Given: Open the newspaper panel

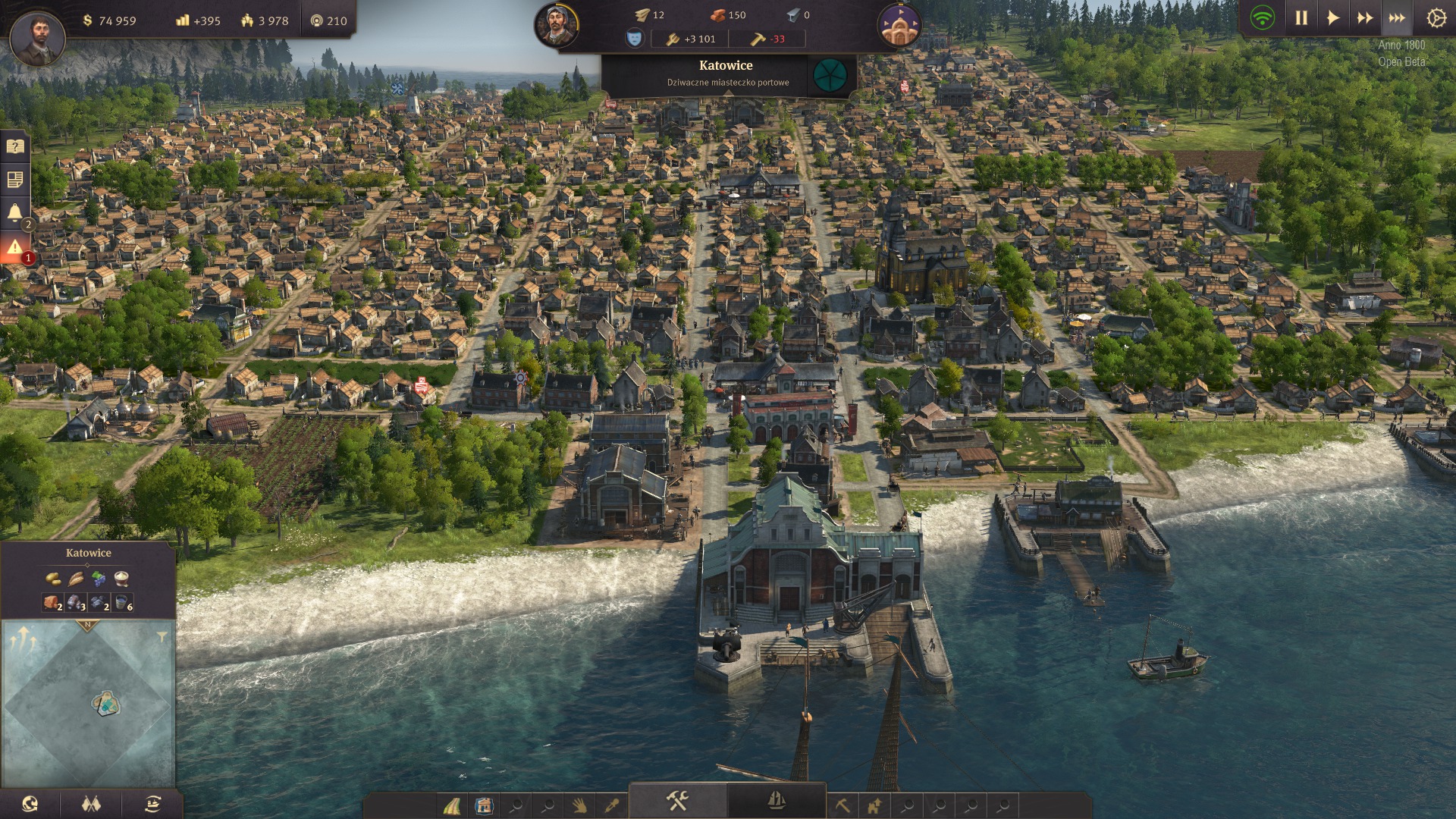Looking at the screenshot, I should (15, 180).
